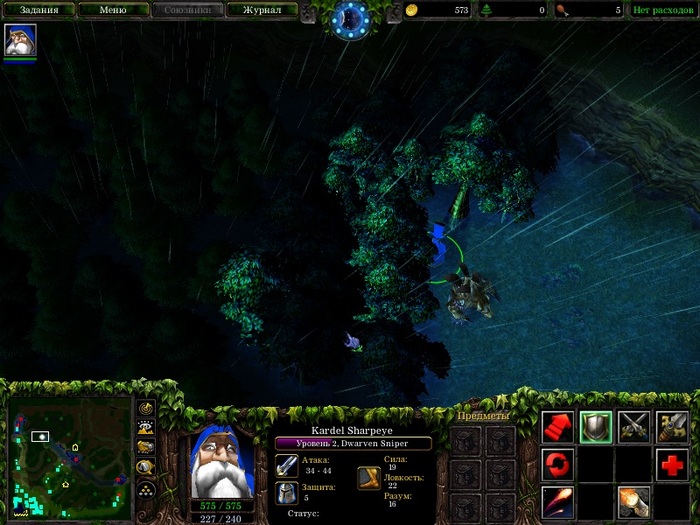This screenshot has width=700, height=525.
Task: Toggle the minimap terrain display button
Action: click(147, 428)
